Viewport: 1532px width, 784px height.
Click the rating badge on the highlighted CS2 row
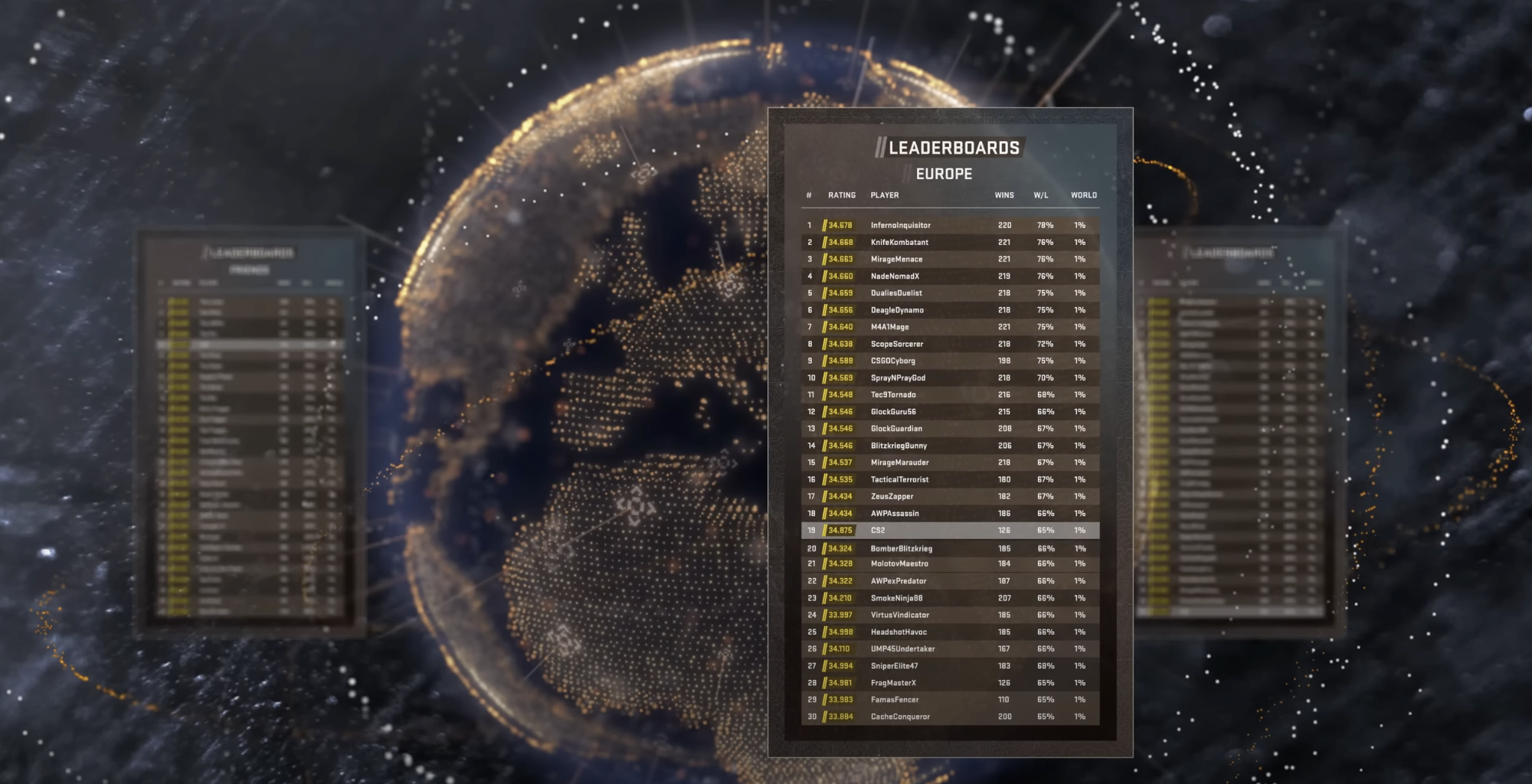pyautogui.click(x=840, y=529)
